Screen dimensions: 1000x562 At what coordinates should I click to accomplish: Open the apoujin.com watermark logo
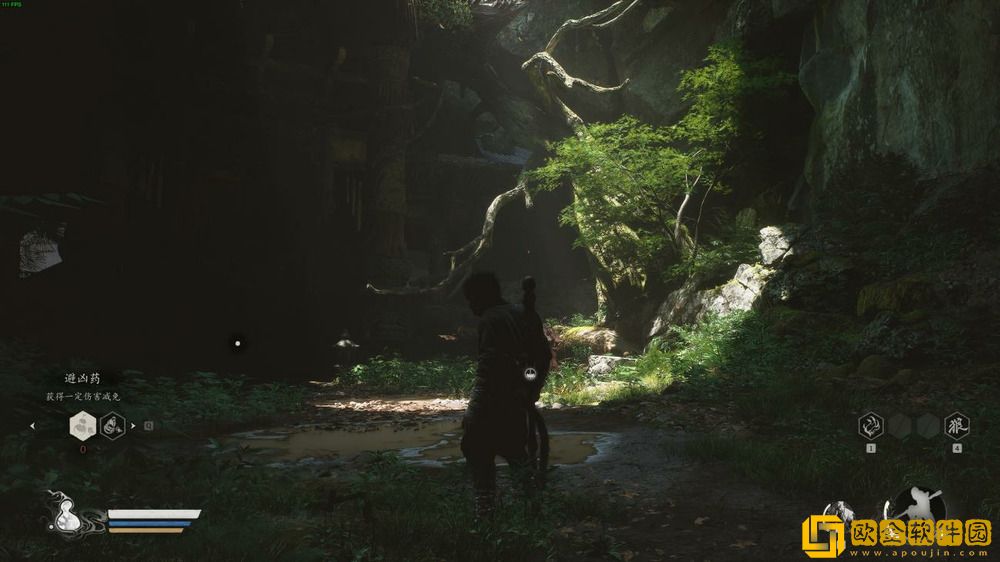(896, 535)
